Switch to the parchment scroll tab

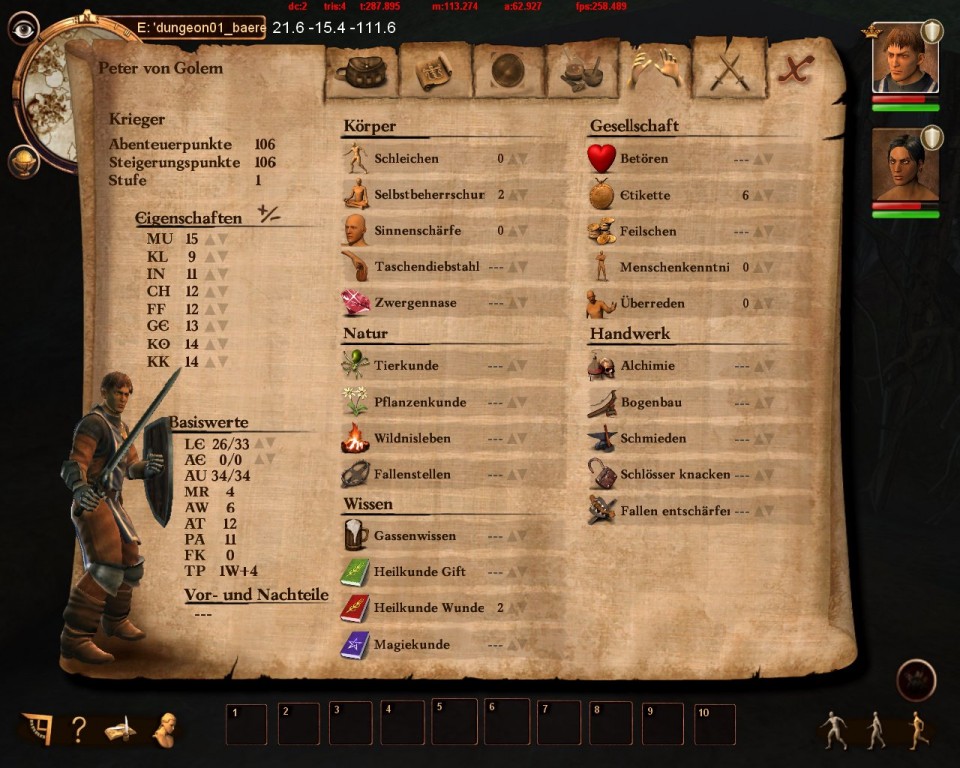pyautogui.click(x=435, y=72)
